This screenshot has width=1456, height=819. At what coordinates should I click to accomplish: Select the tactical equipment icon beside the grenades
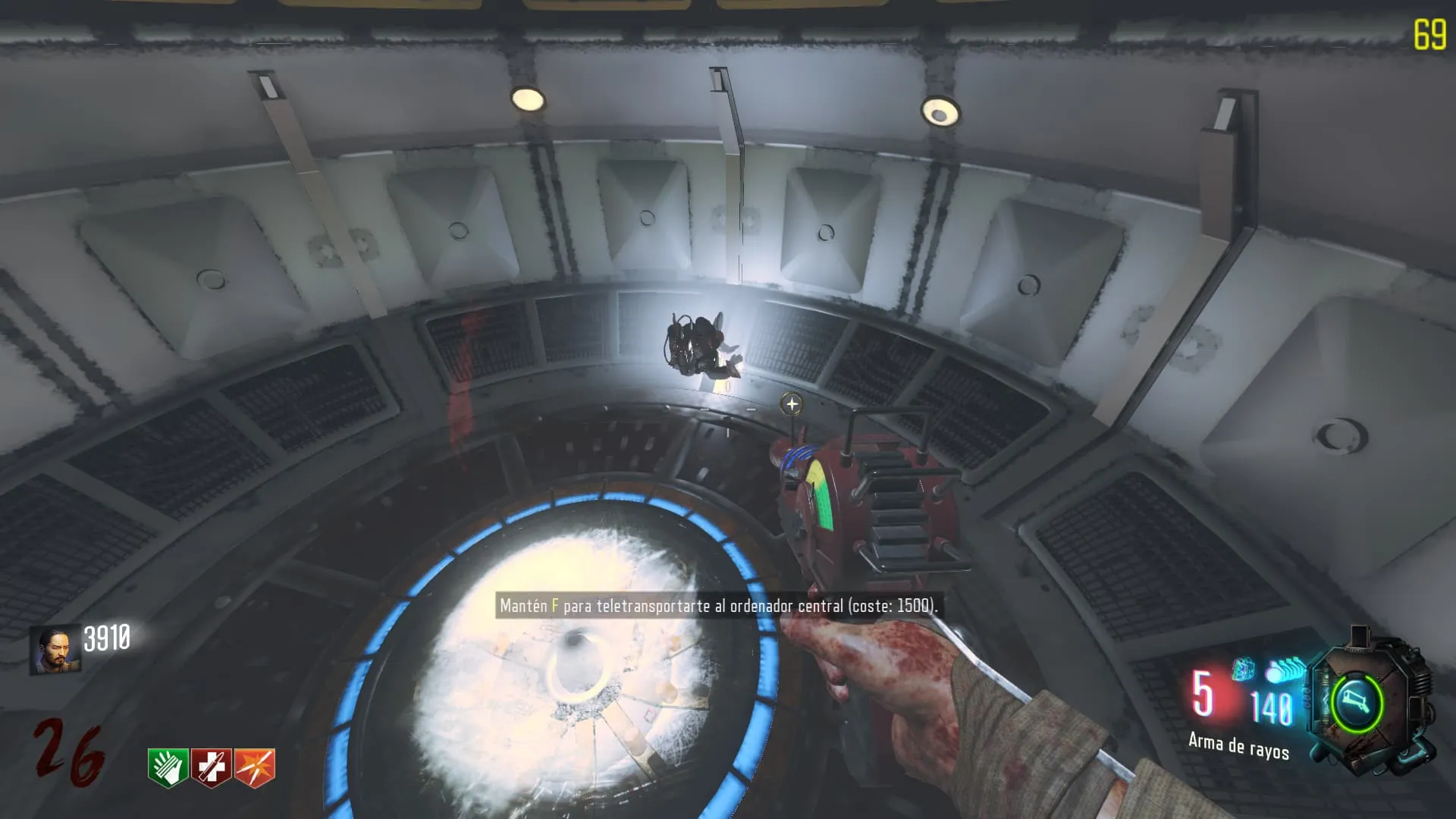[1243, 670]
